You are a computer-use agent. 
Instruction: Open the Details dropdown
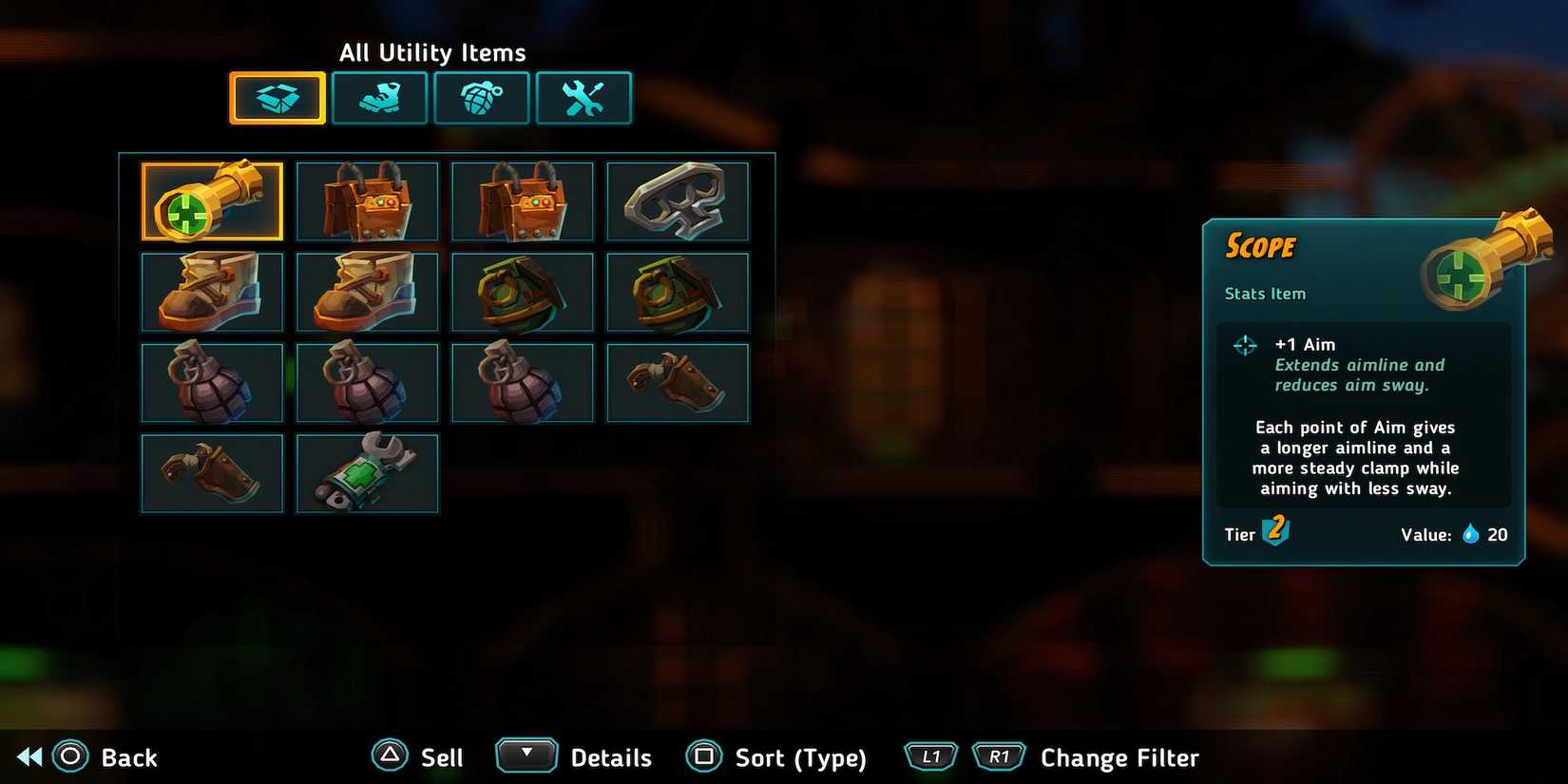(x=526, y=755)
